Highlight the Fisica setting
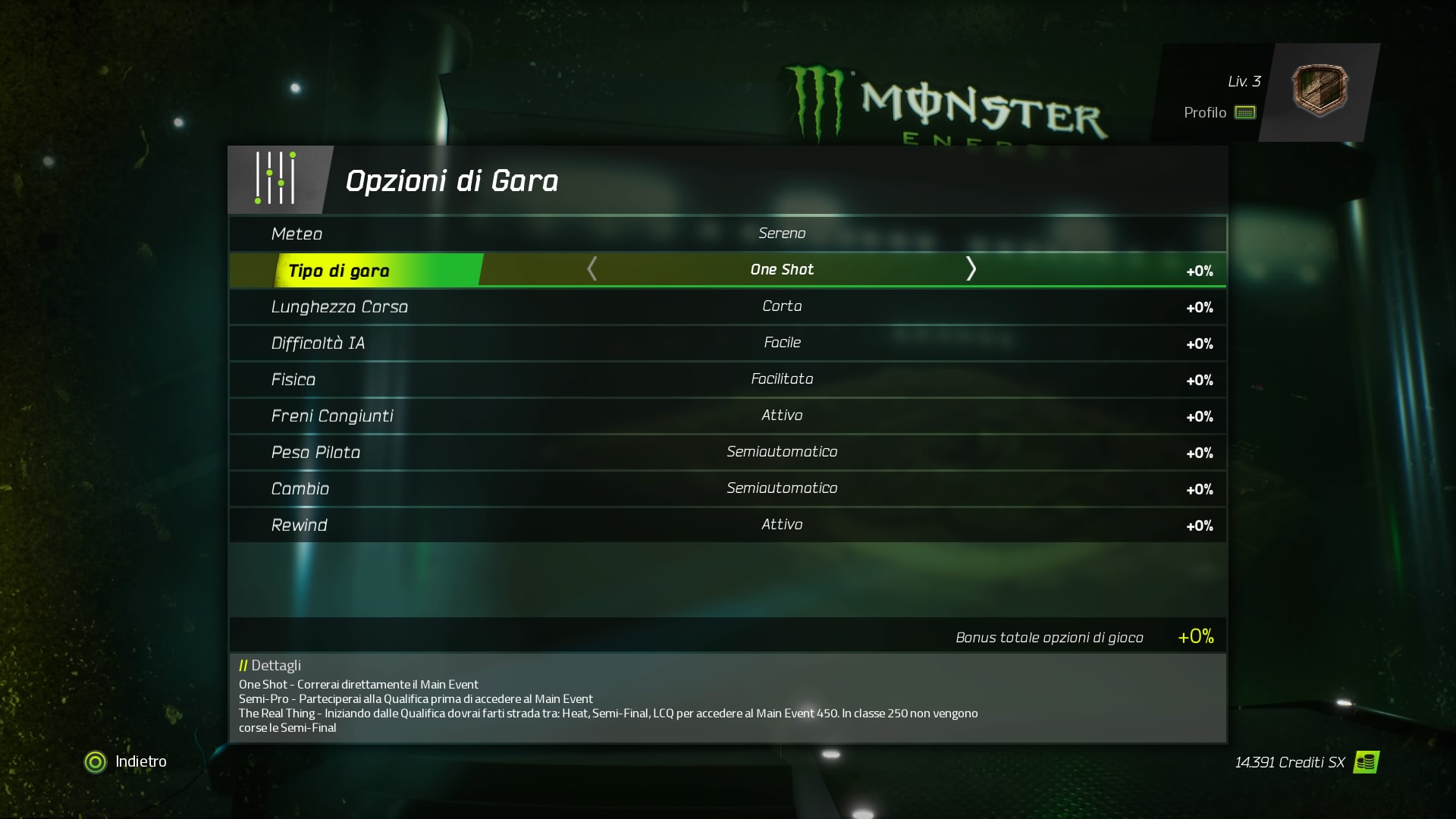Screen dimensions: 1456x819 (726, 380)
